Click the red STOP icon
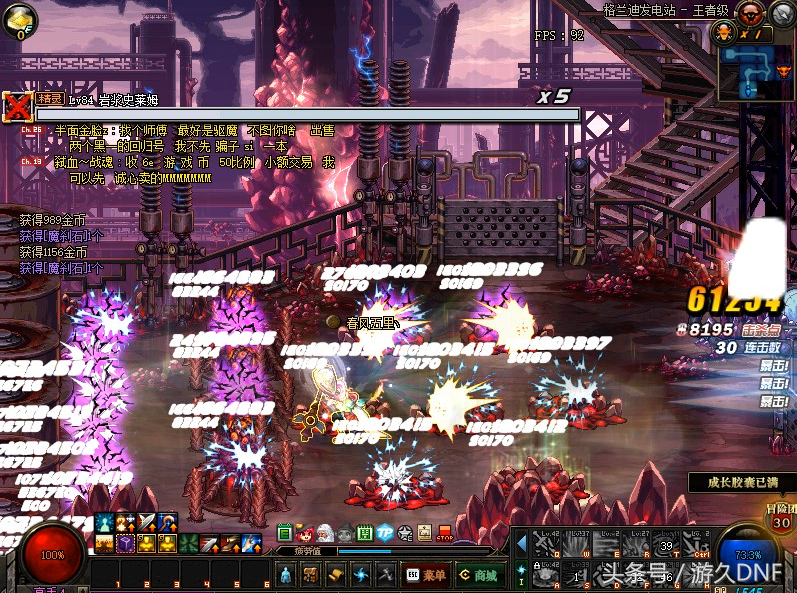The image size is (797, 593). tap(445, 533)
